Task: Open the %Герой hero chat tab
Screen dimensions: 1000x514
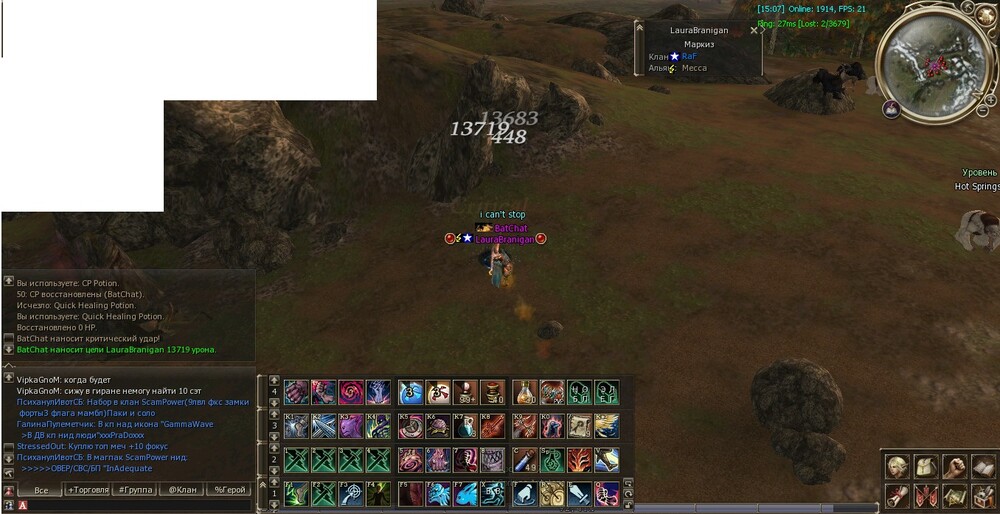Action: (229, 490)
